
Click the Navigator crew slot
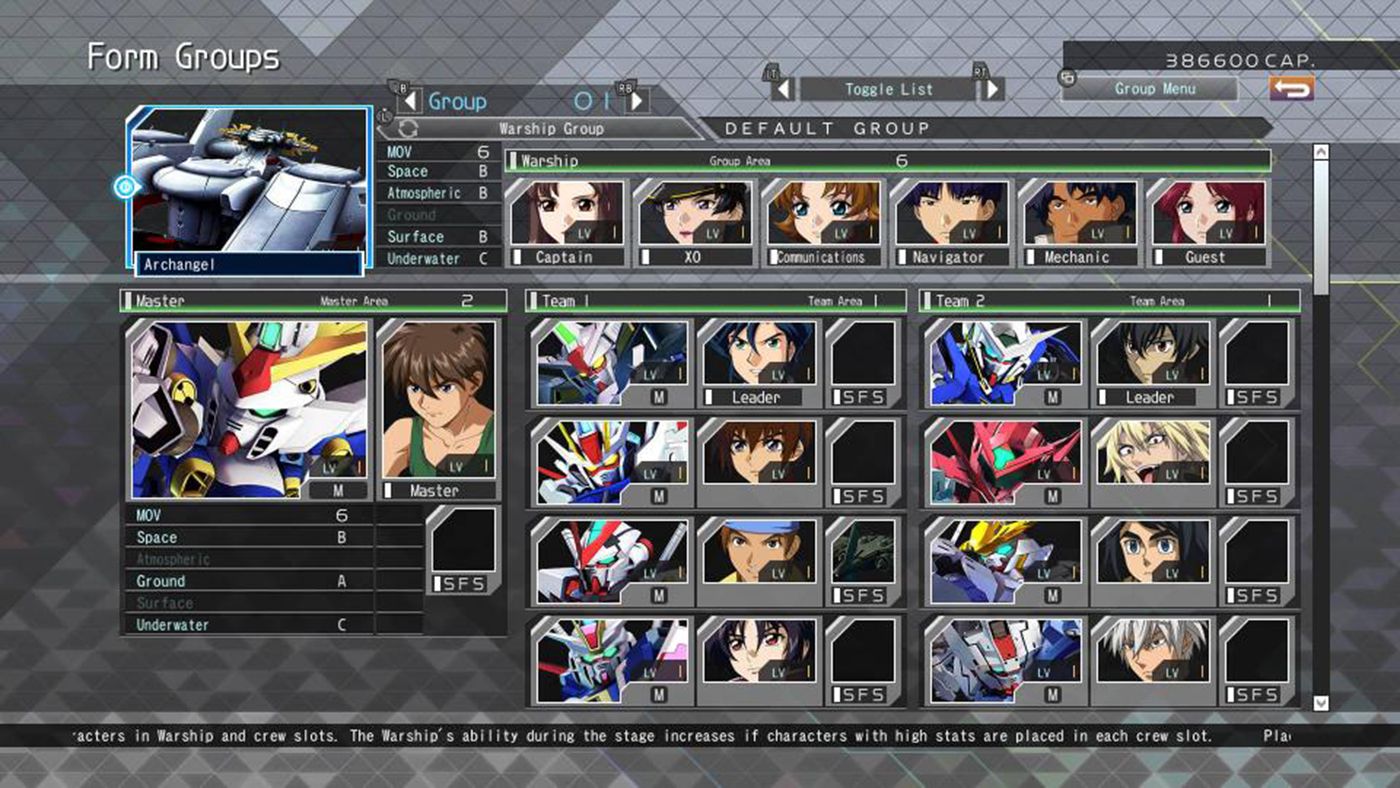[948, 214]
